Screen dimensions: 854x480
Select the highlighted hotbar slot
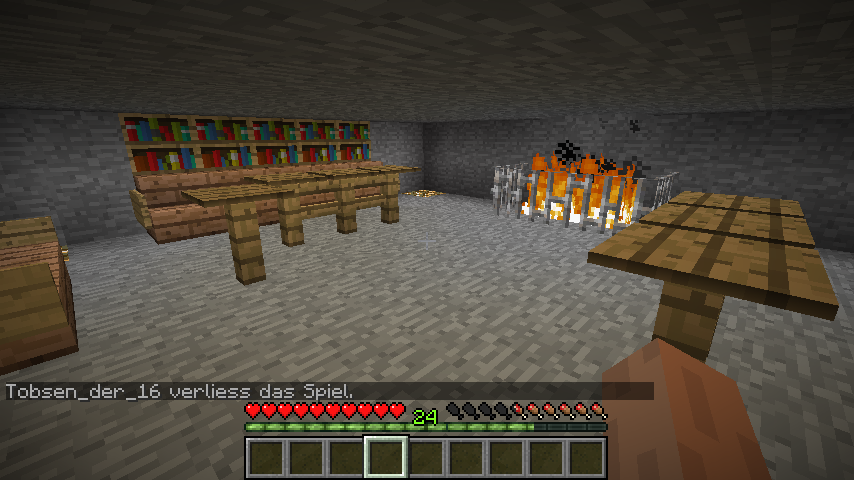click(x=386, y=458)
